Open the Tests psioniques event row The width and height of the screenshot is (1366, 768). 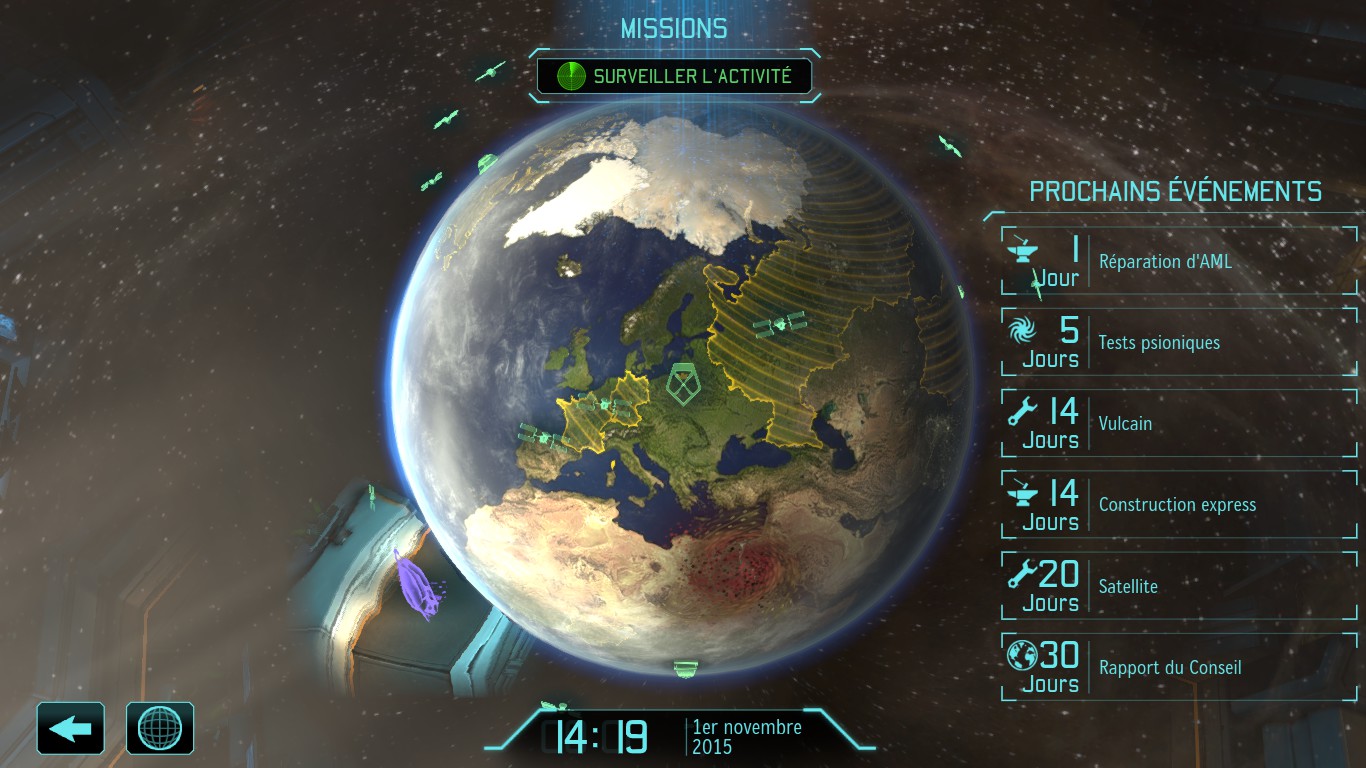point(1179,342)
